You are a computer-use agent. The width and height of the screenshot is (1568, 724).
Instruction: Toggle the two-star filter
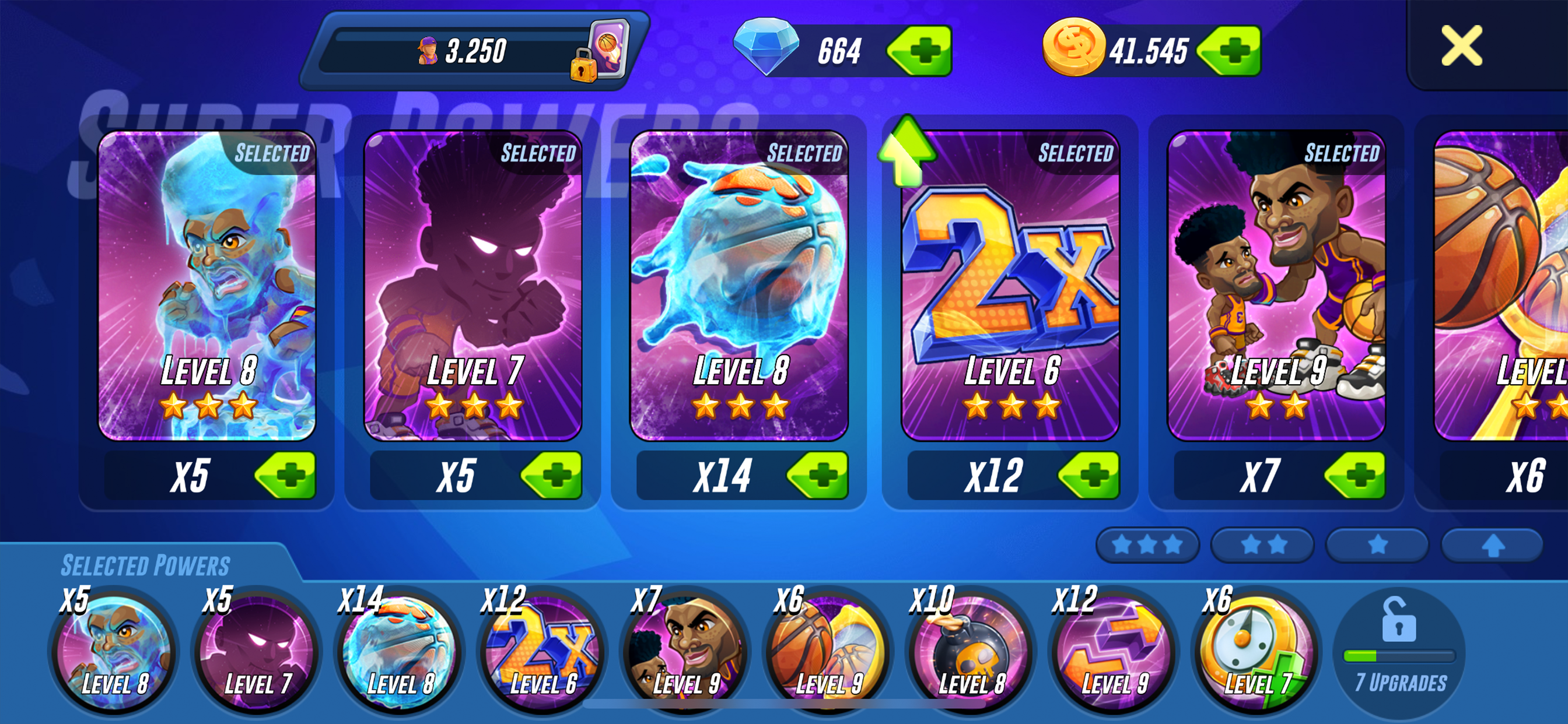coord(1262,544)
